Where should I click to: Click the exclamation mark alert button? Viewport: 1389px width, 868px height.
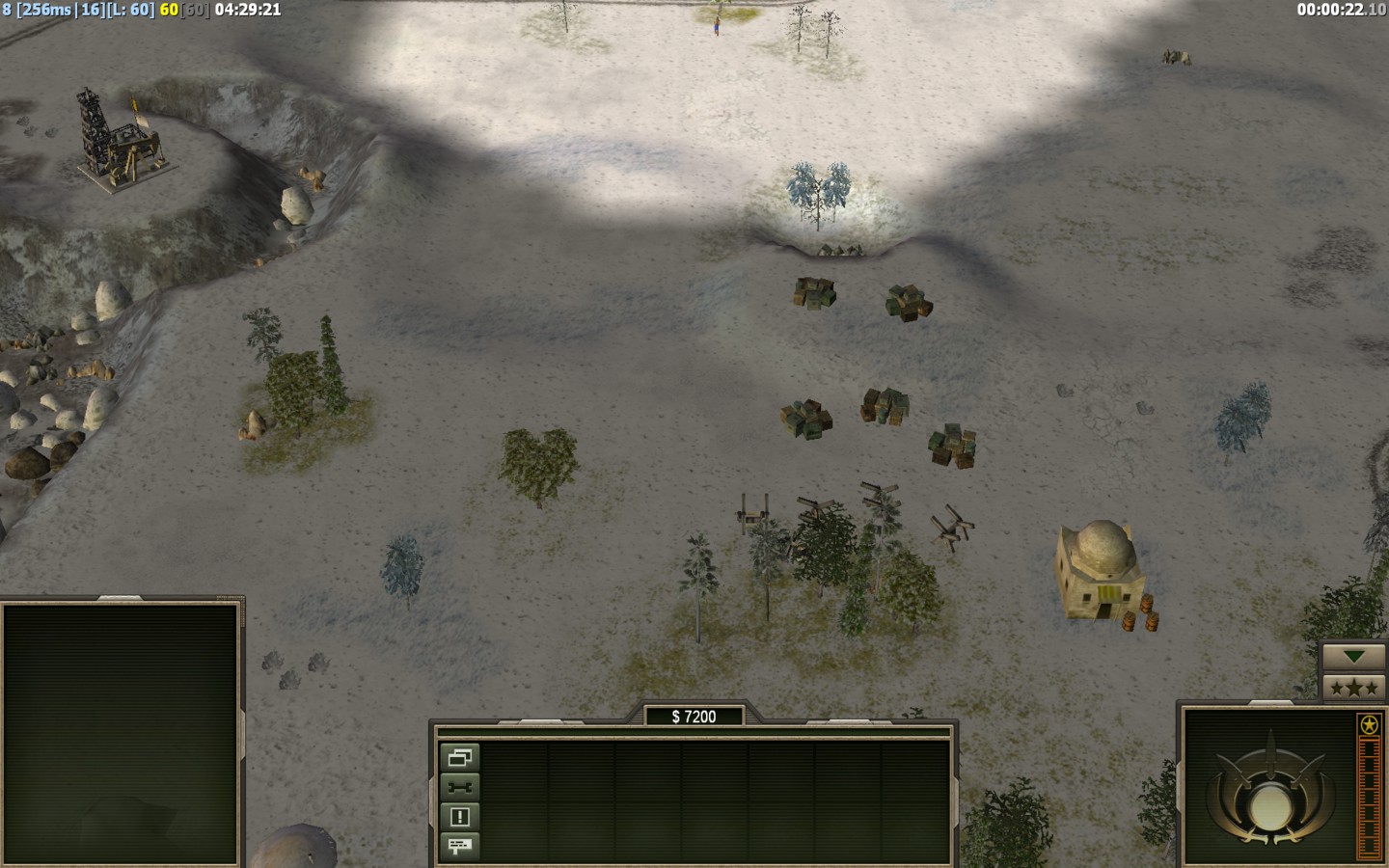tap(459, 817)
